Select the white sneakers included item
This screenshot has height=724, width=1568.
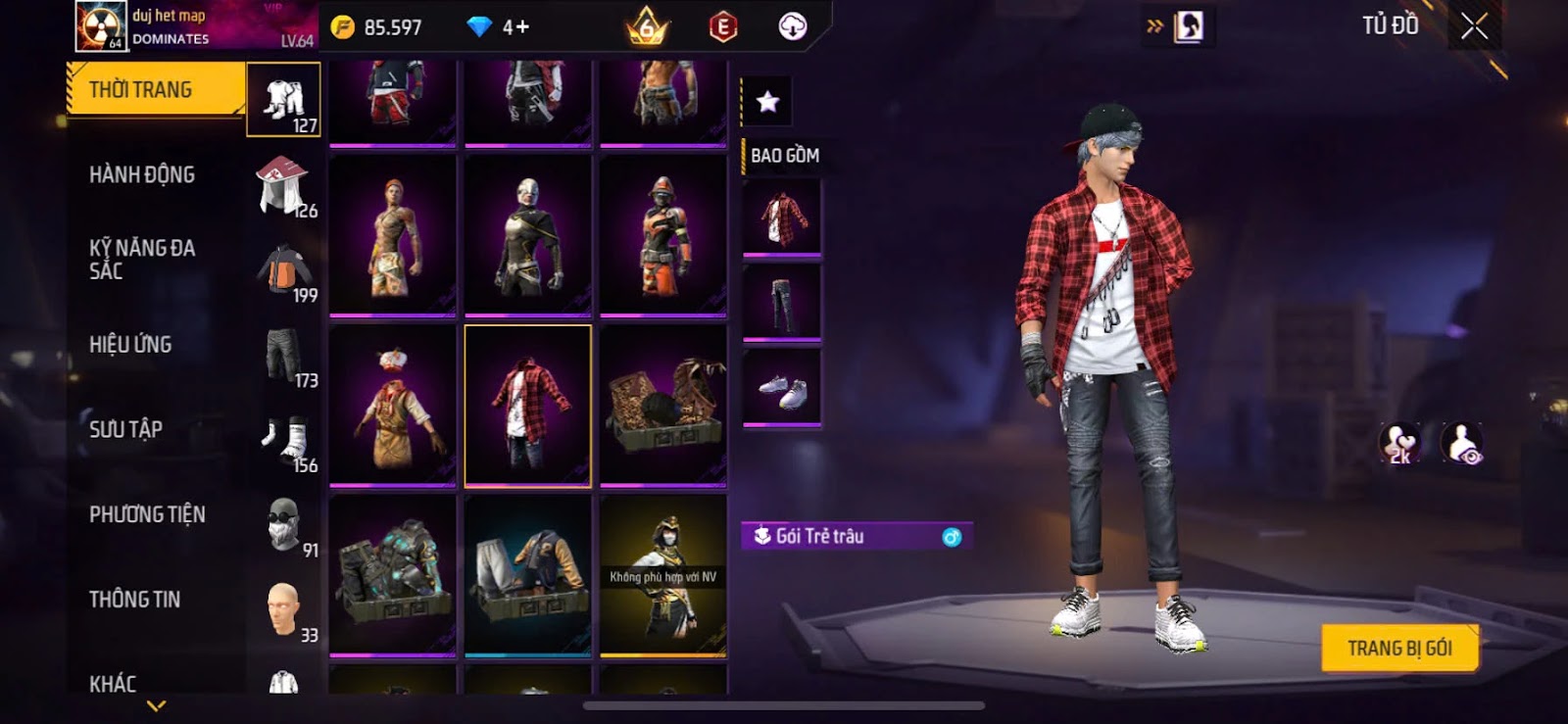pos(781,390)
